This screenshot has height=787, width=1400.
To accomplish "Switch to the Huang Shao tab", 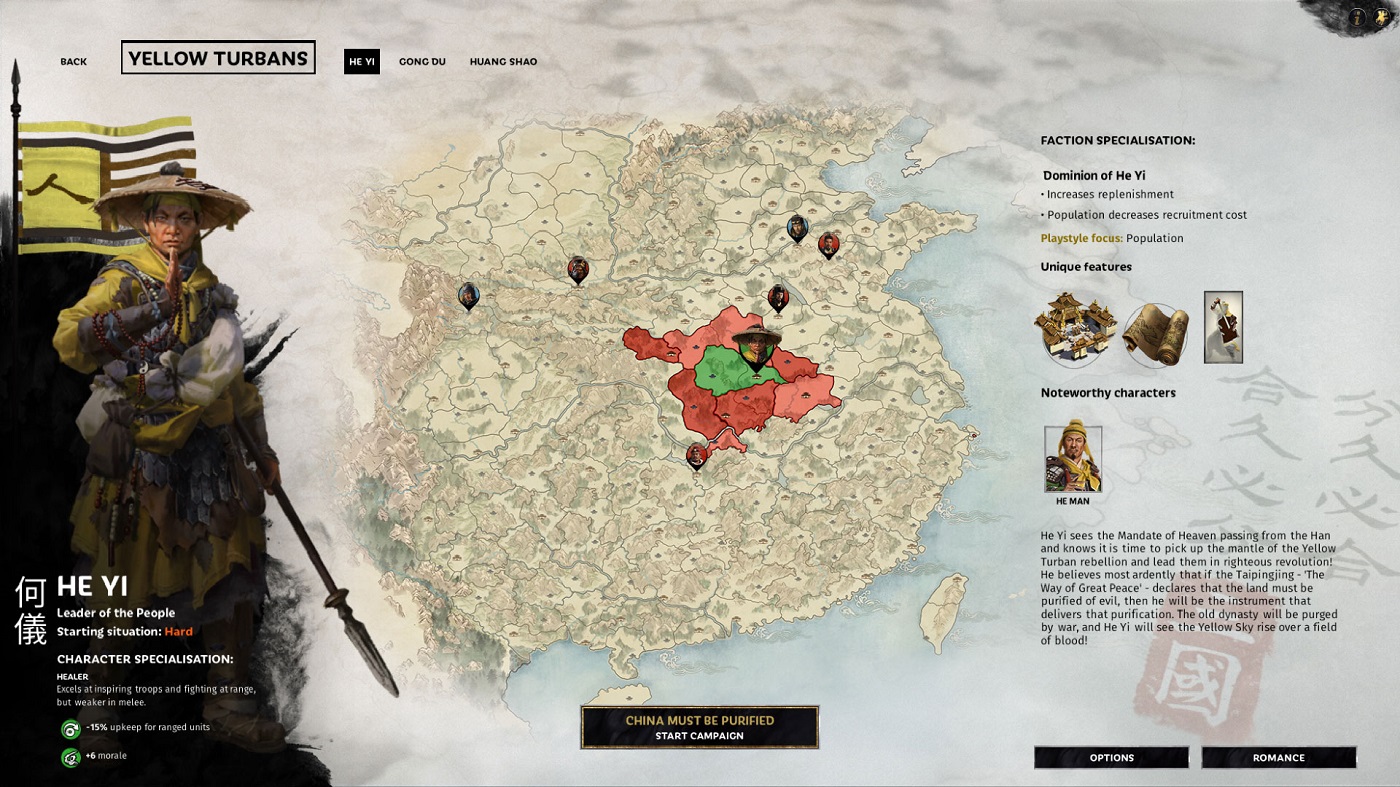I will click(503, 61).
